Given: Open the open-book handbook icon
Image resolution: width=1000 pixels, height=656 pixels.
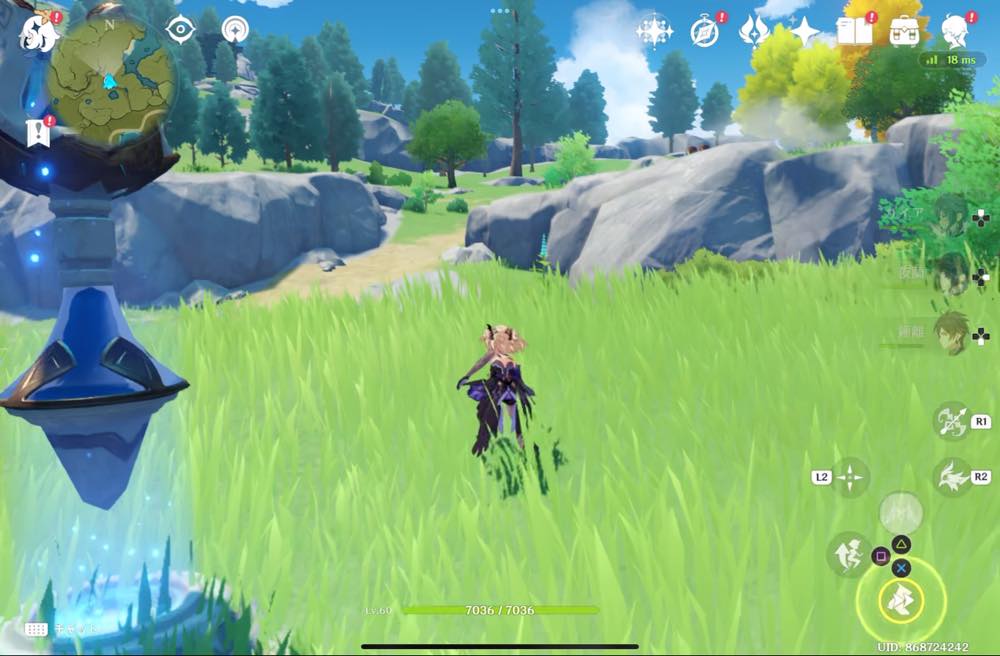Looking at the screenshot, I should pos(855,31).
